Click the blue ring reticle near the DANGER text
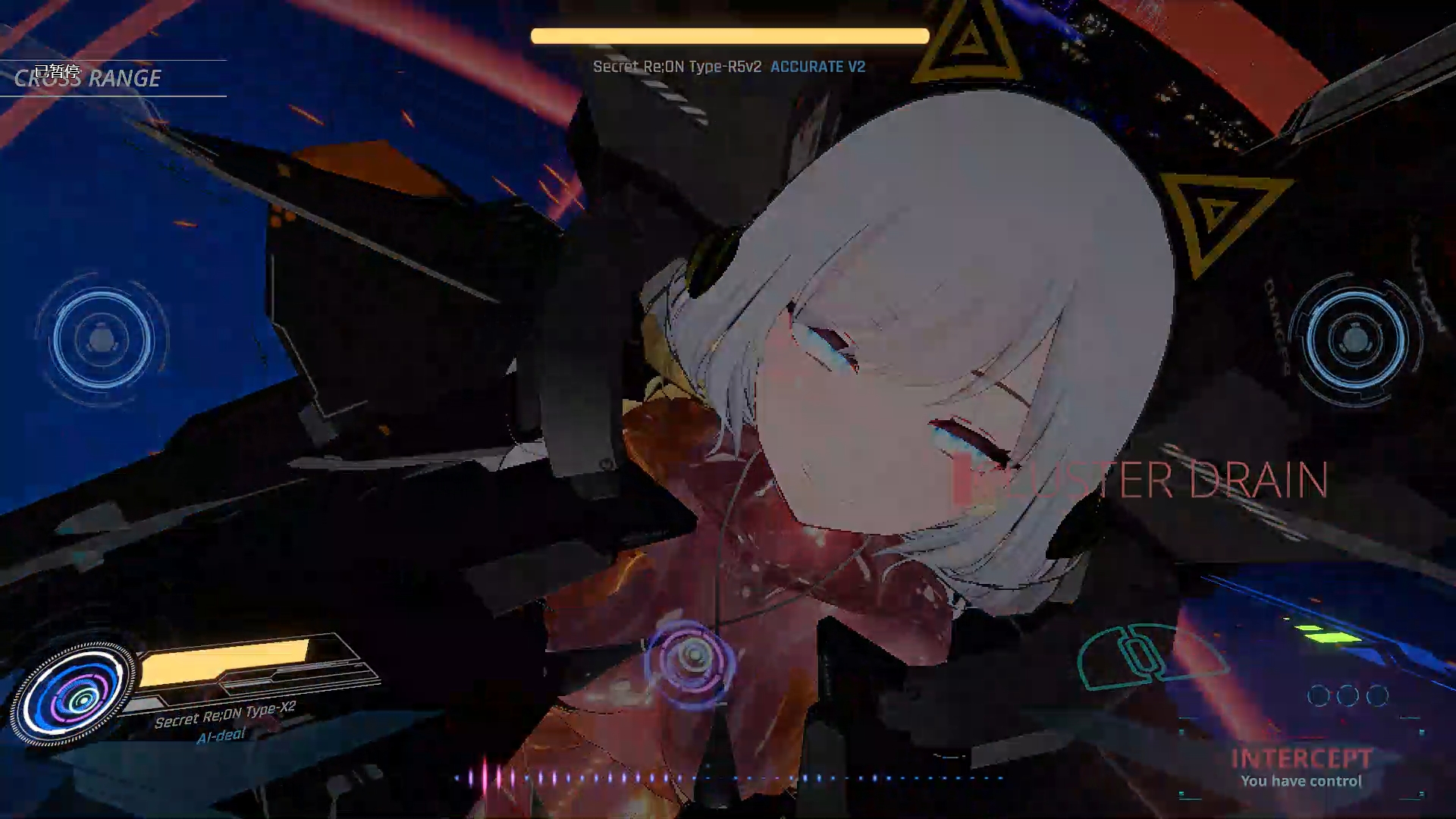The image size is (1456, 819). click(1355, 338)
